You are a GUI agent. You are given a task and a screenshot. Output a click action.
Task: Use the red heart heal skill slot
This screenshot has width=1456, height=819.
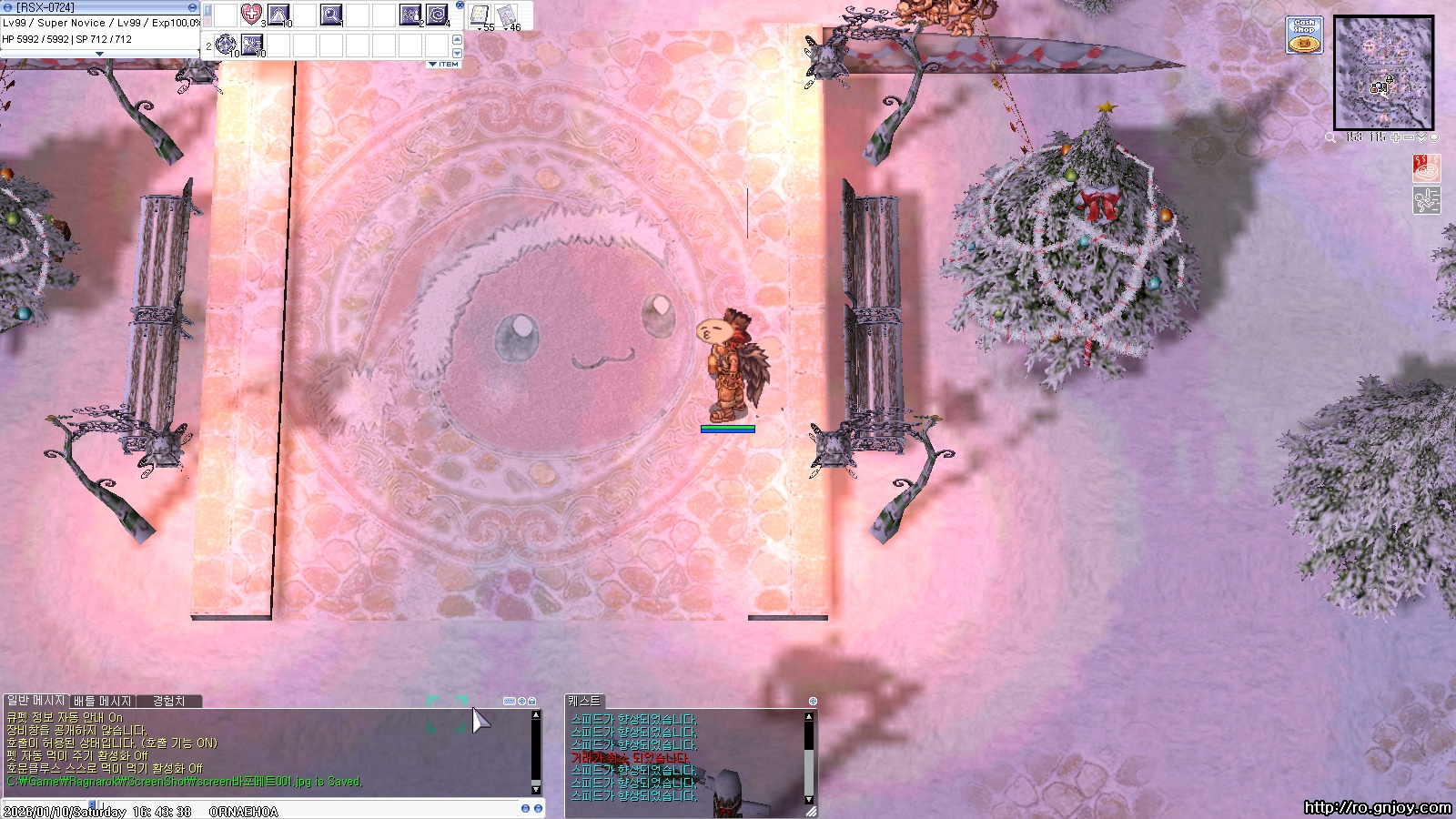pos(252,15)
